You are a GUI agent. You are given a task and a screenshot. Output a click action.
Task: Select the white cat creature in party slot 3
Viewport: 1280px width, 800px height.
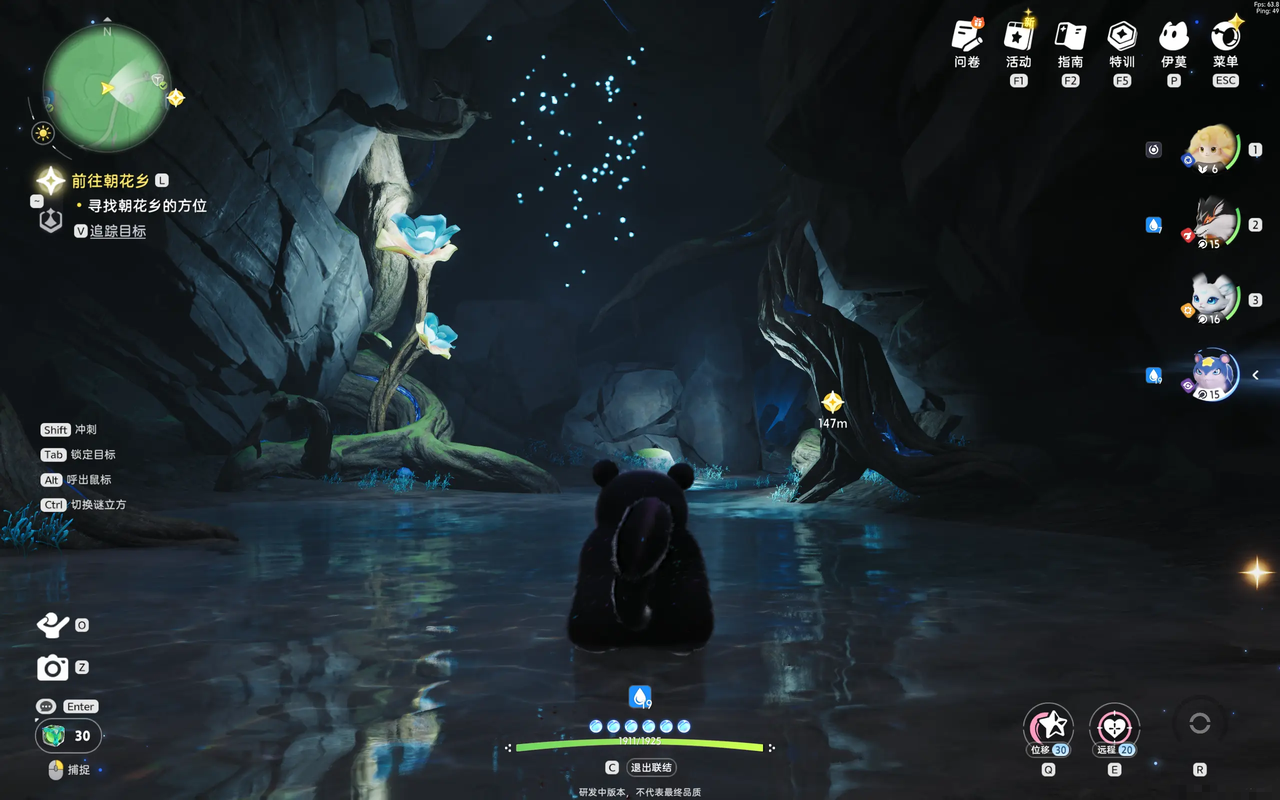click(x=1212, y=299)
